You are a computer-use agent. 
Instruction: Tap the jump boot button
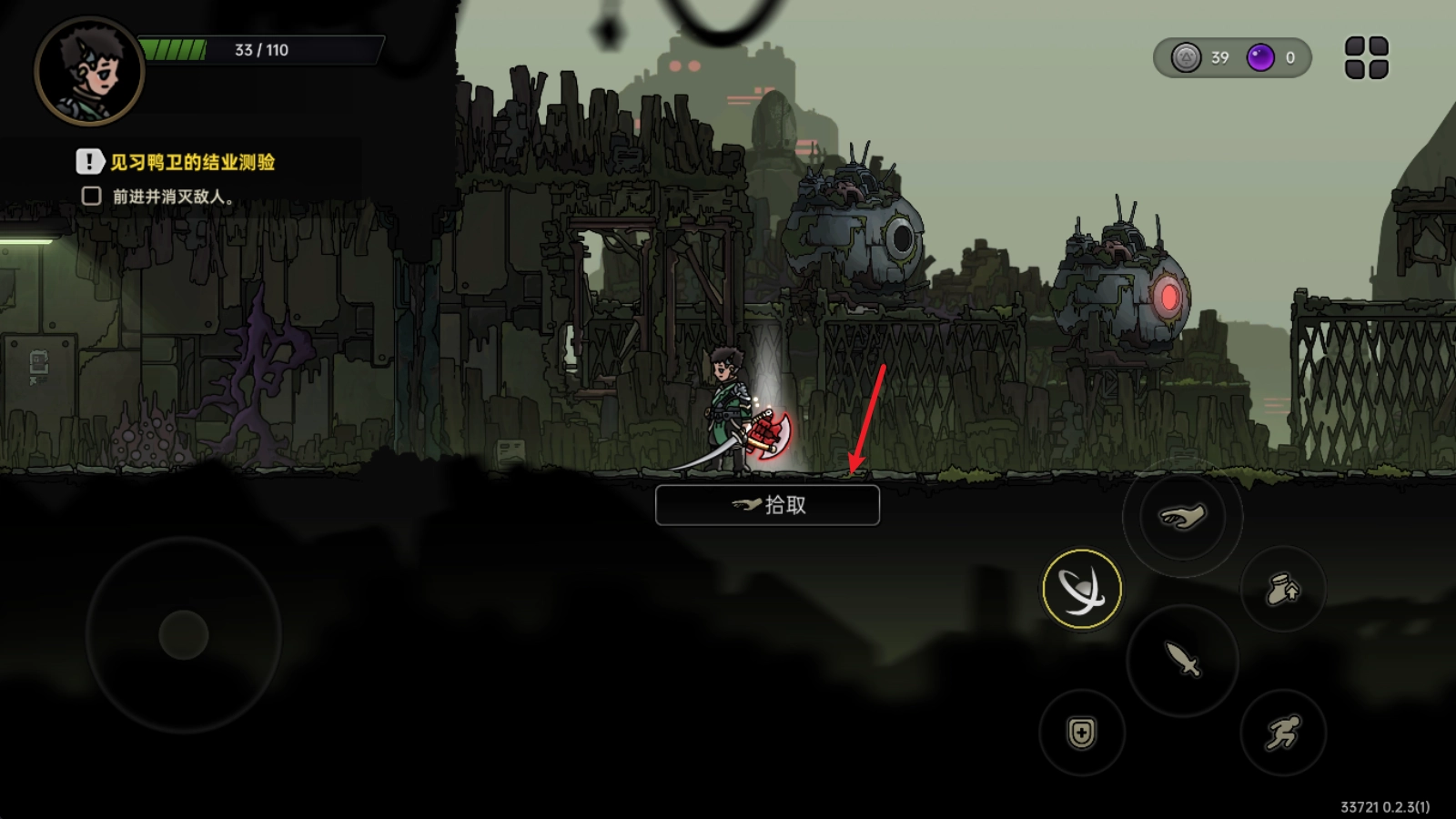[x=1282, y=591]
